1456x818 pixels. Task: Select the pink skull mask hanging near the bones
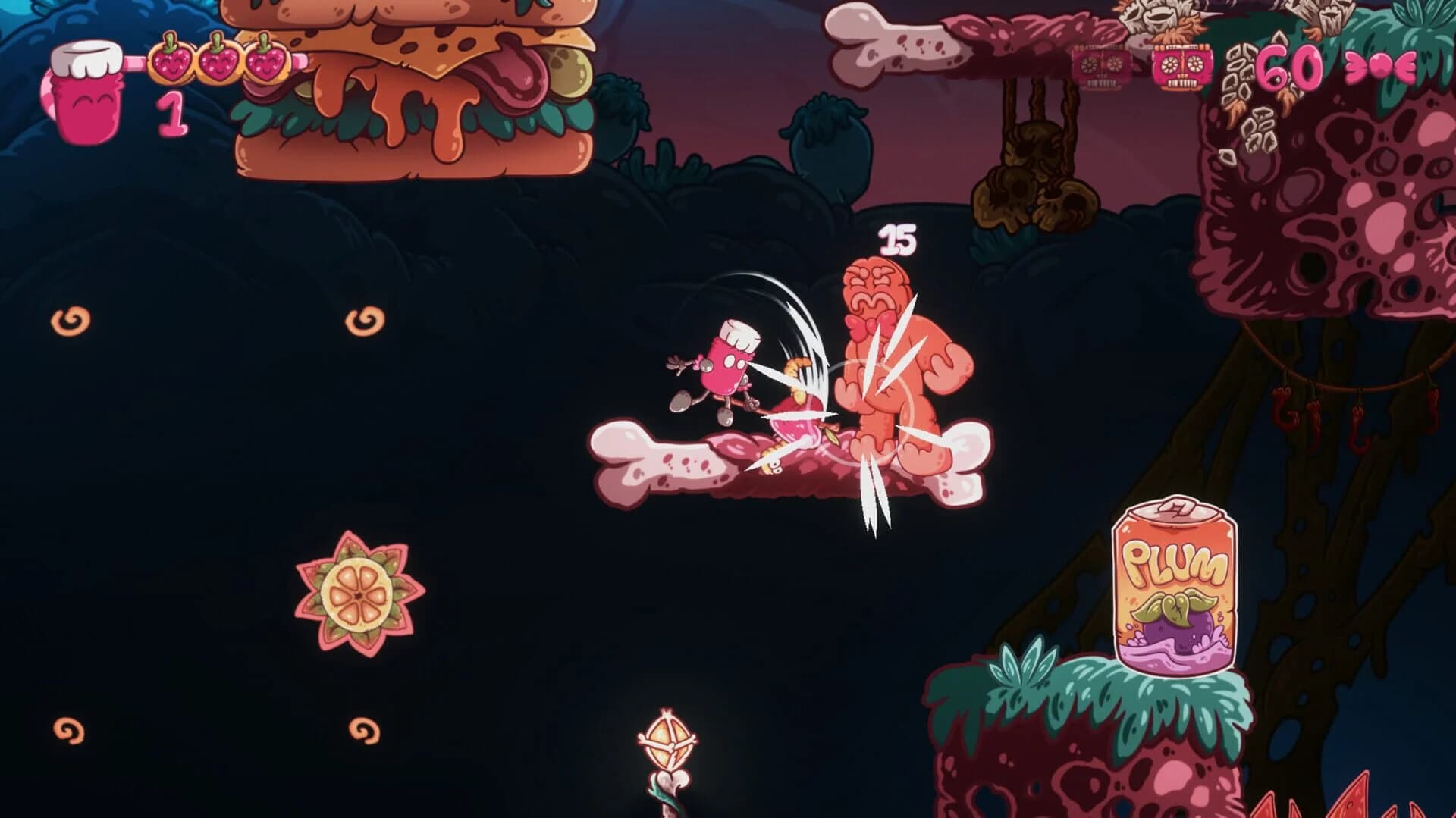(x=1180, y=67)
